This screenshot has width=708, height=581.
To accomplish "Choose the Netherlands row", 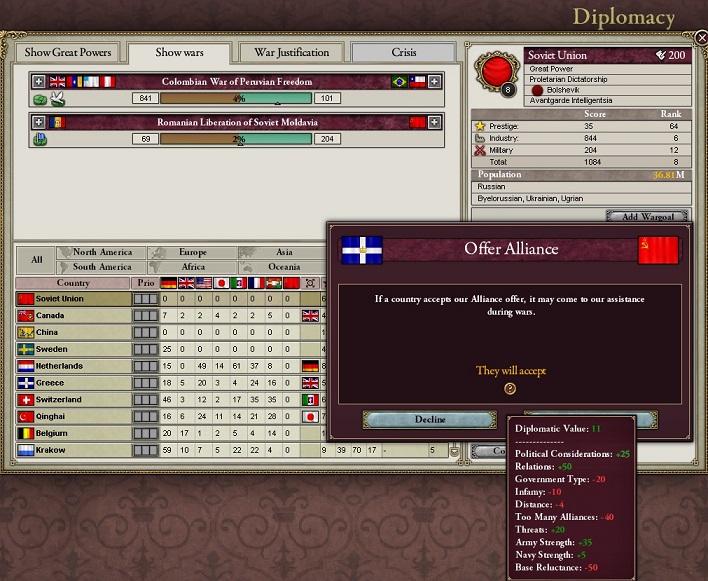I will coord(73,366).
